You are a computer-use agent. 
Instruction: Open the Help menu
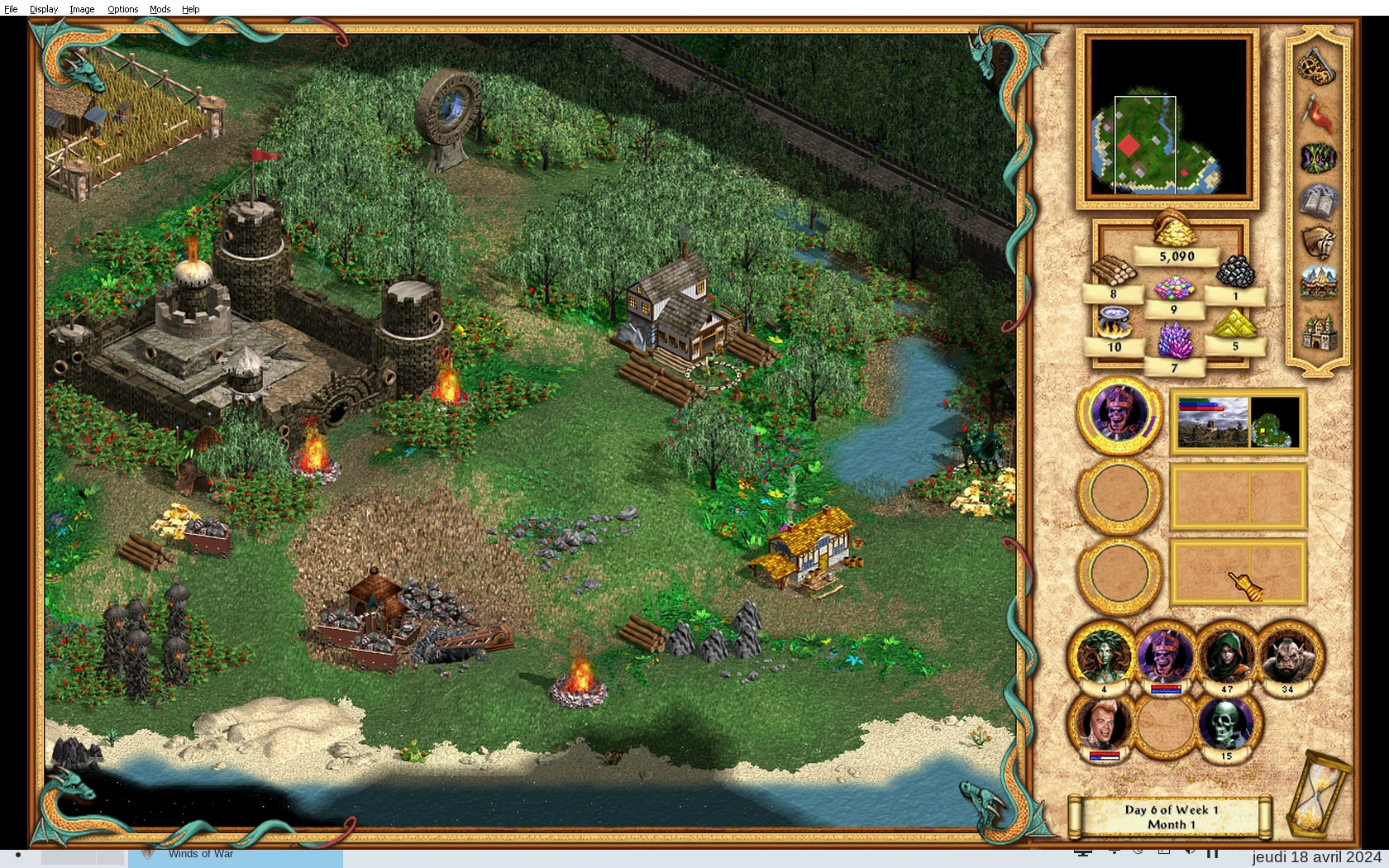pyautogui.click(x=190, y=9)
